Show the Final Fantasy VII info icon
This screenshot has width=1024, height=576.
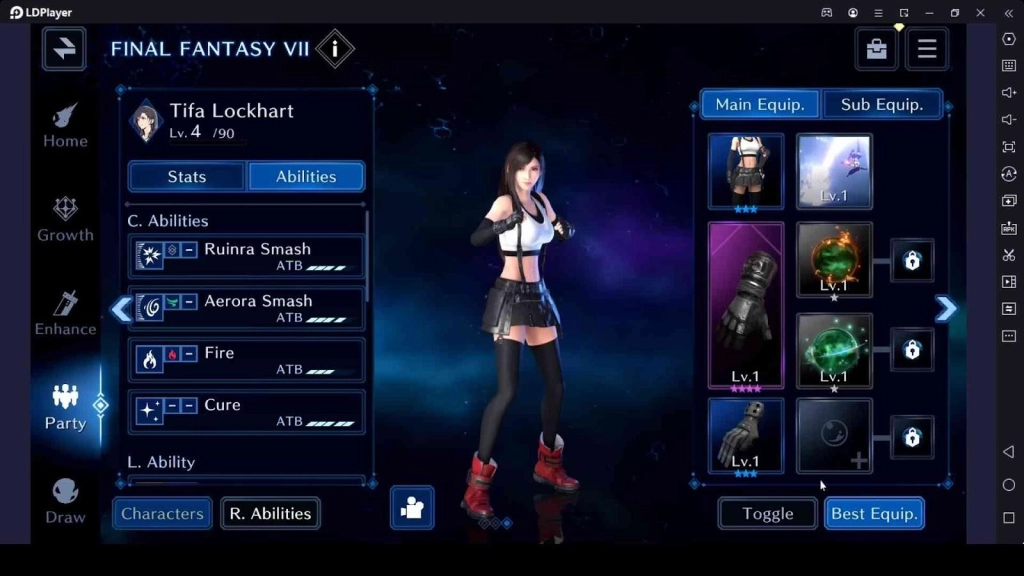click(x=335, y=49)
